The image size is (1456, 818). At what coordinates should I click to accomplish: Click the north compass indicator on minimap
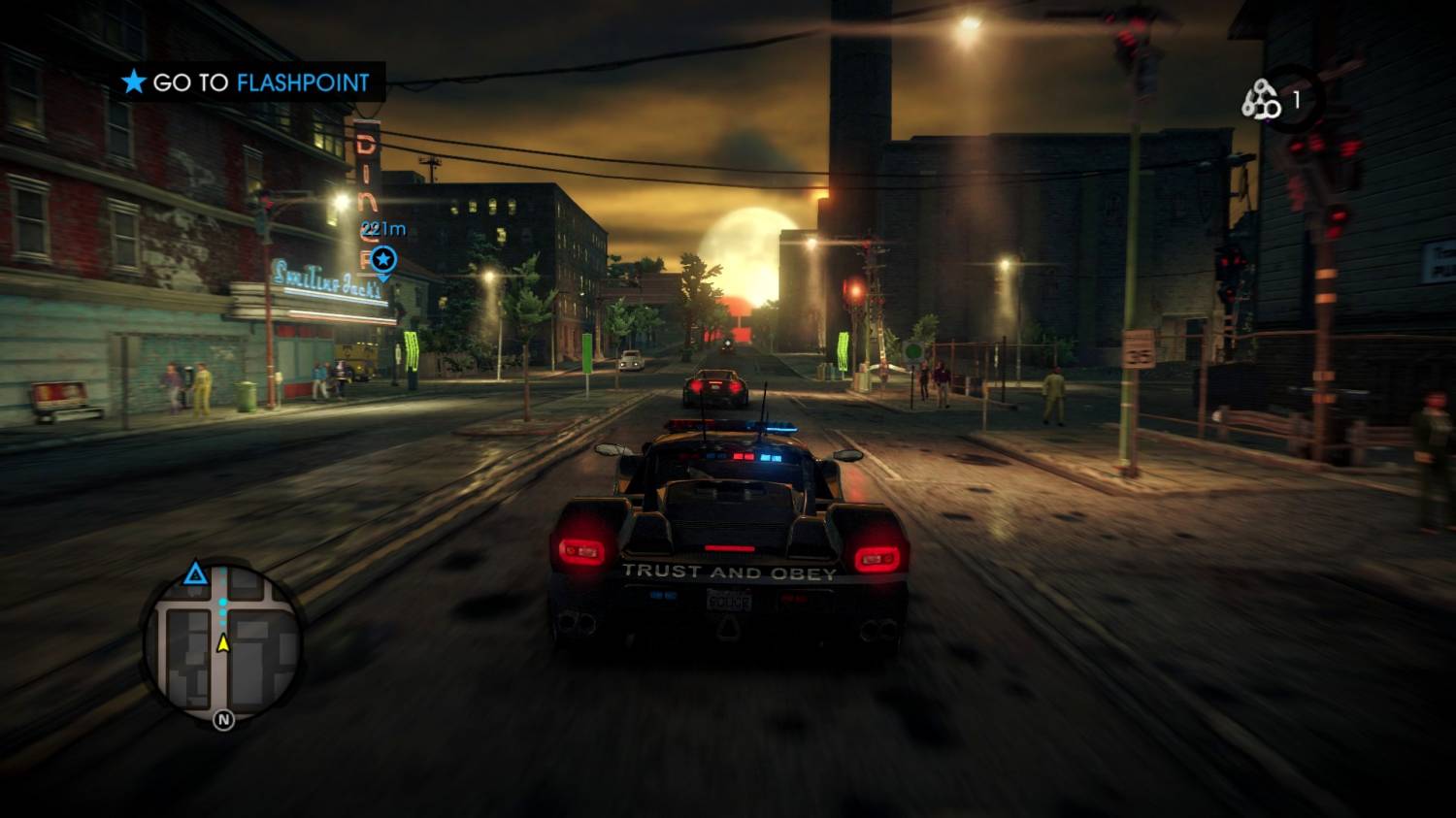(x=223, y=720)
